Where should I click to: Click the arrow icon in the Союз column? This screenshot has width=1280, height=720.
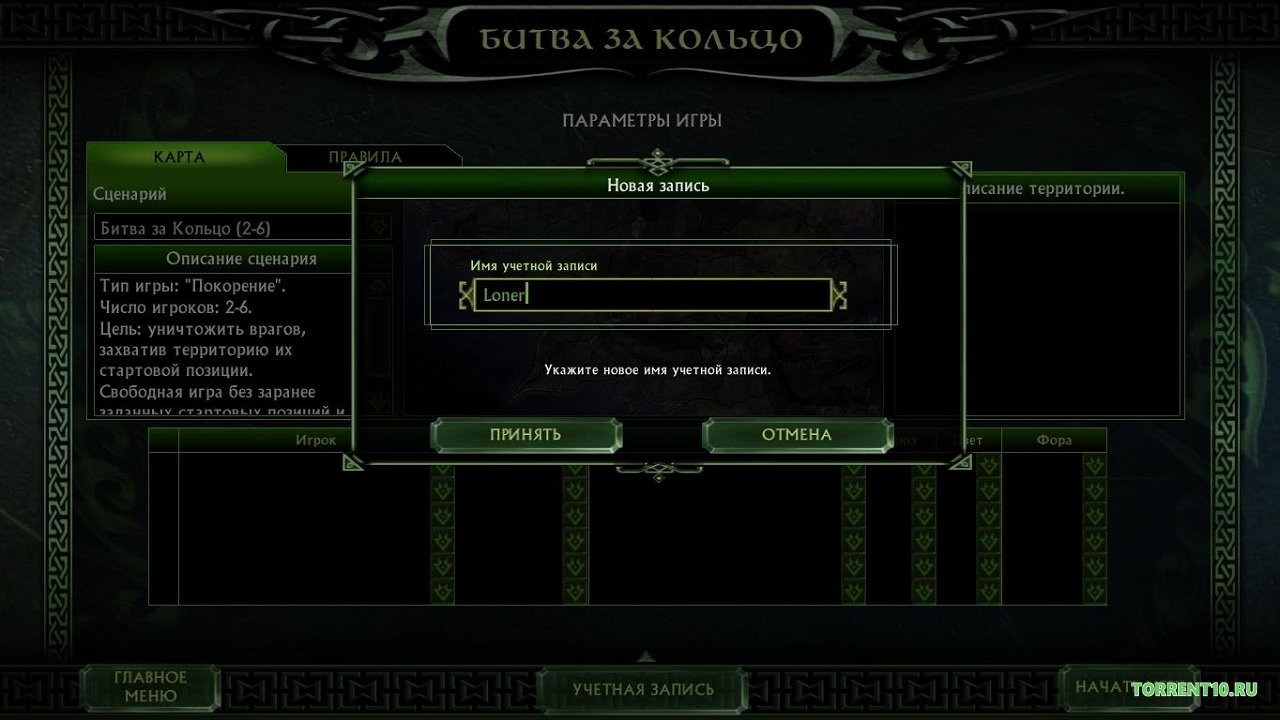(924, 490)
